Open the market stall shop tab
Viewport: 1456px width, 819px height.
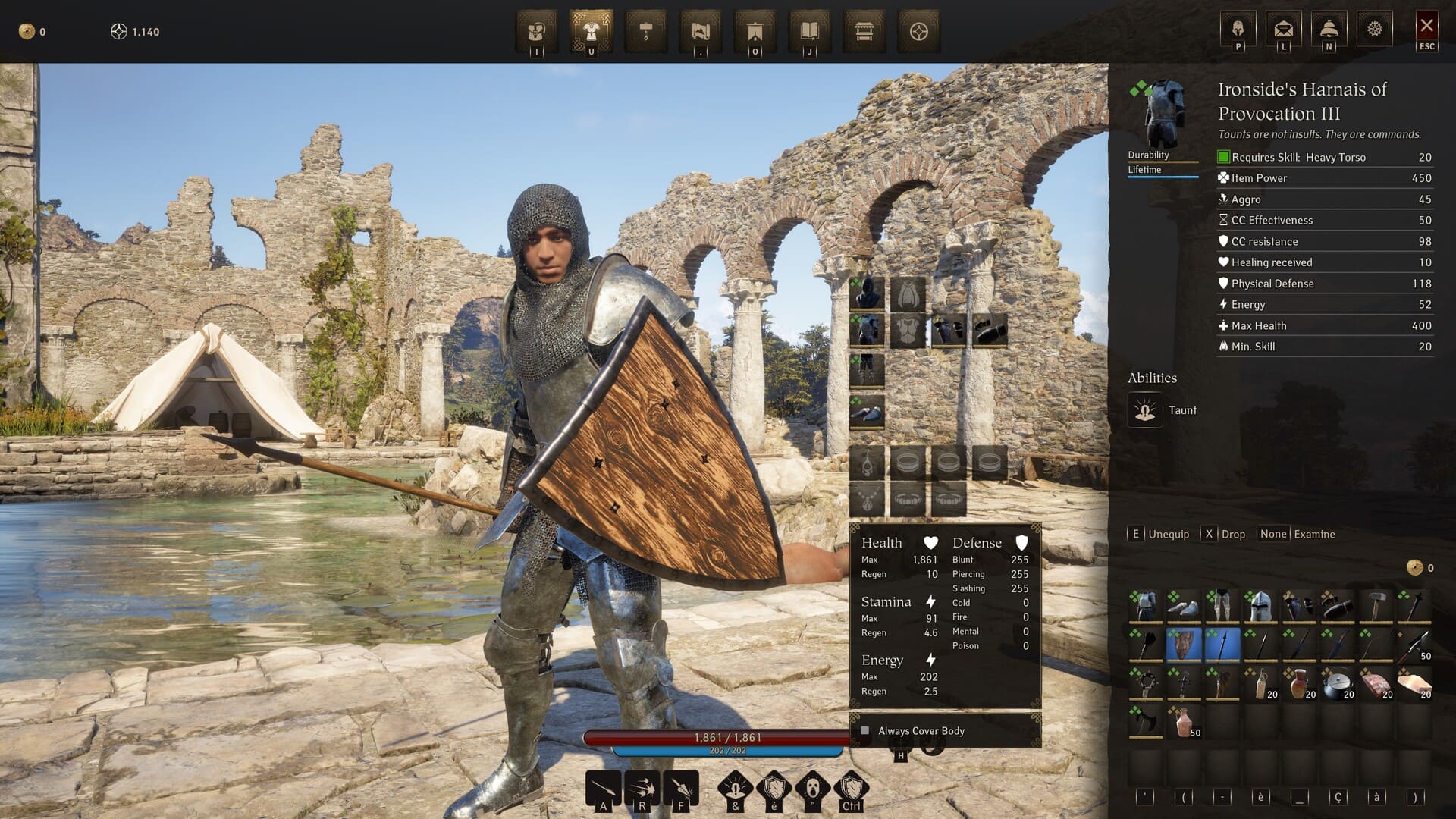click(x=864, y=31)
